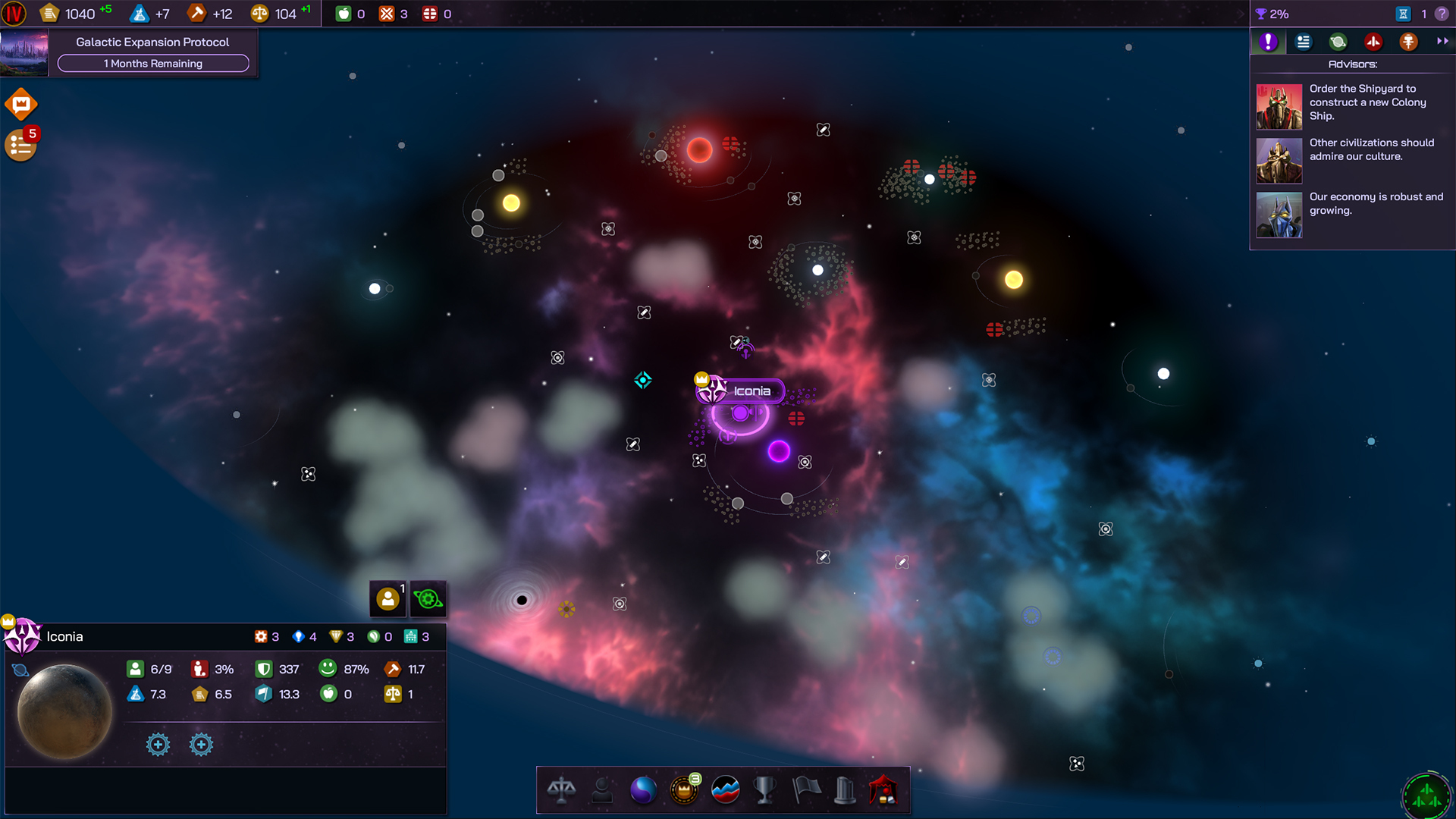Click the red marketplace tent icon
Image resolution: width=1456 pixels, height=819 pixels.
885,790
